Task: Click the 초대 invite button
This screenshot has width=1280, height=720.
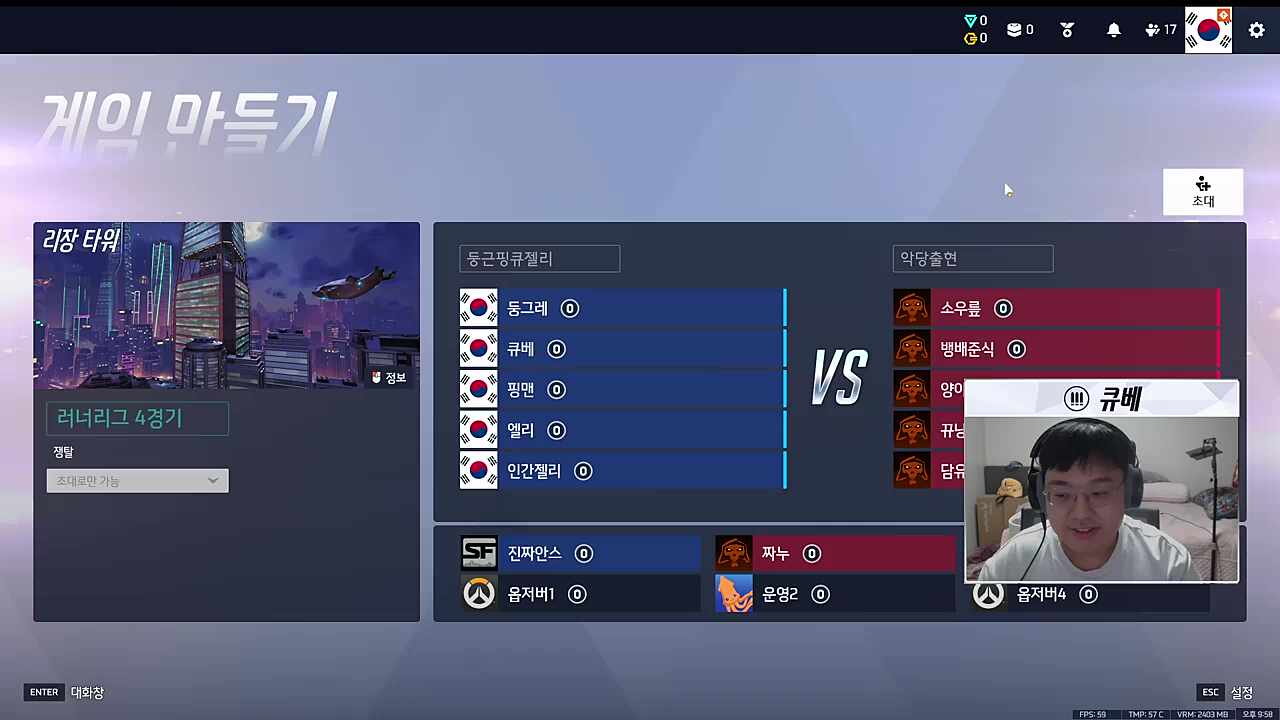Action: point(1203,191)
